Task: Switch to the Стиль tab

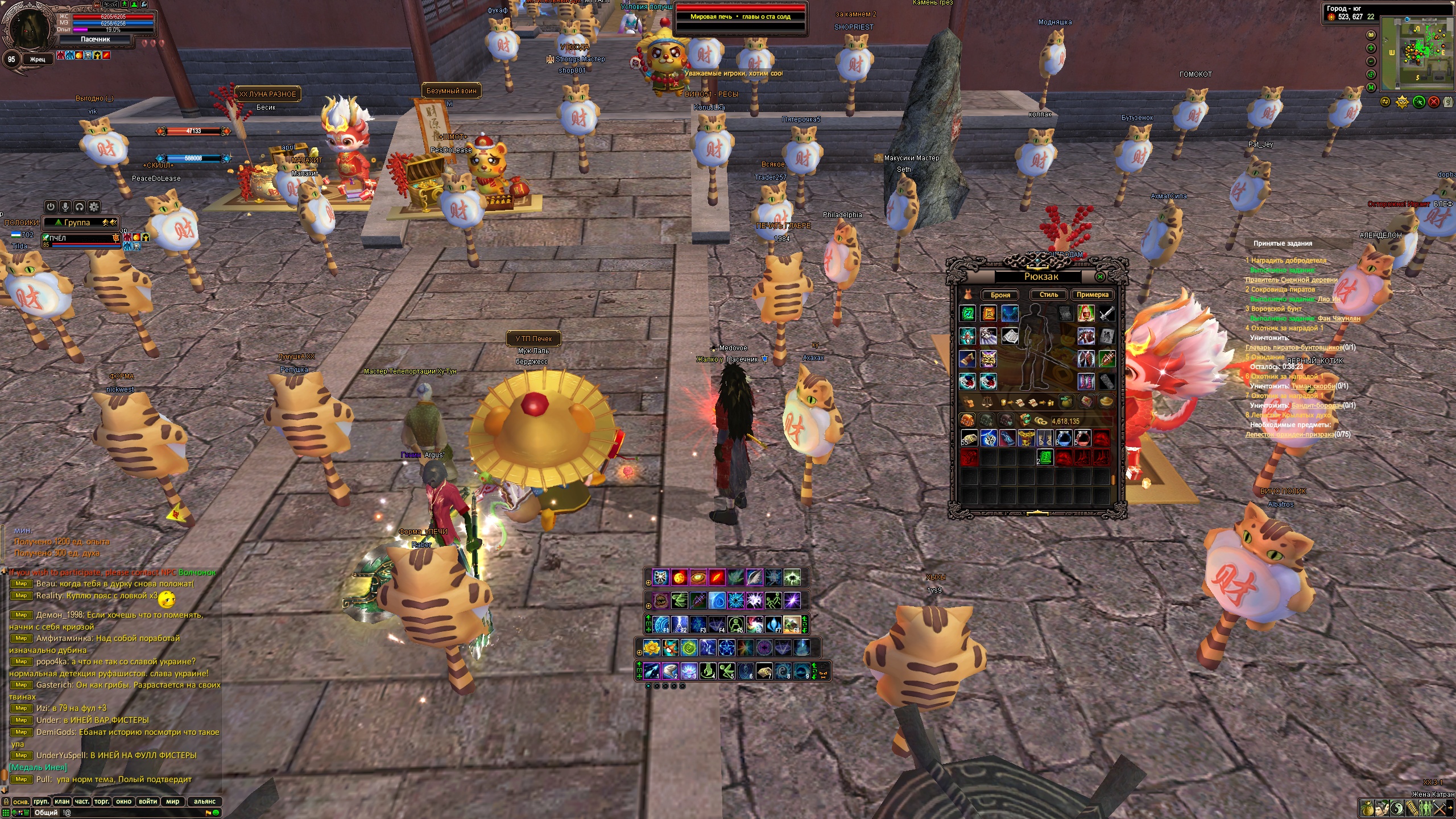Action: (1048, 295)
